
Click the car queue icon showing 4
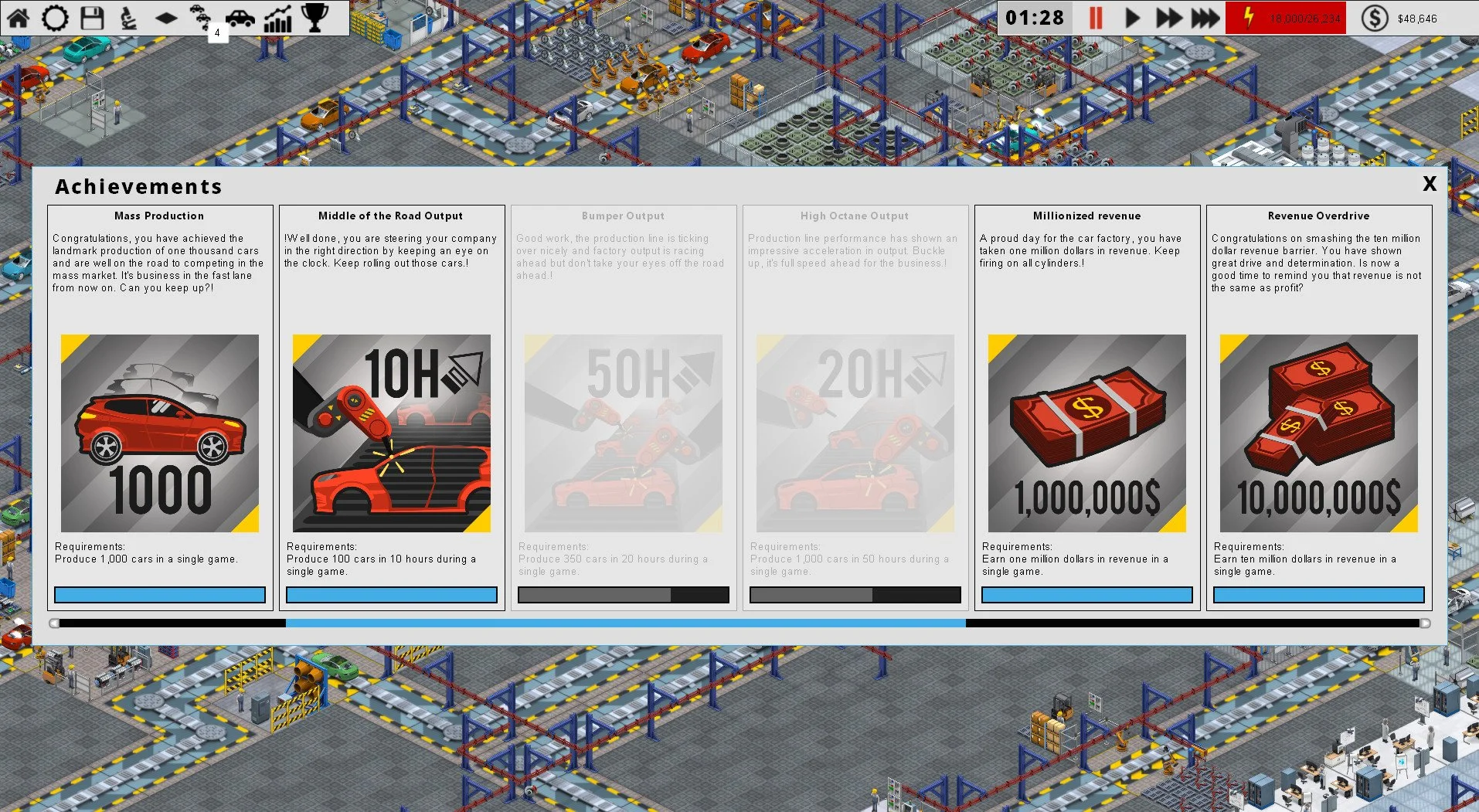[x=203, y=17]
